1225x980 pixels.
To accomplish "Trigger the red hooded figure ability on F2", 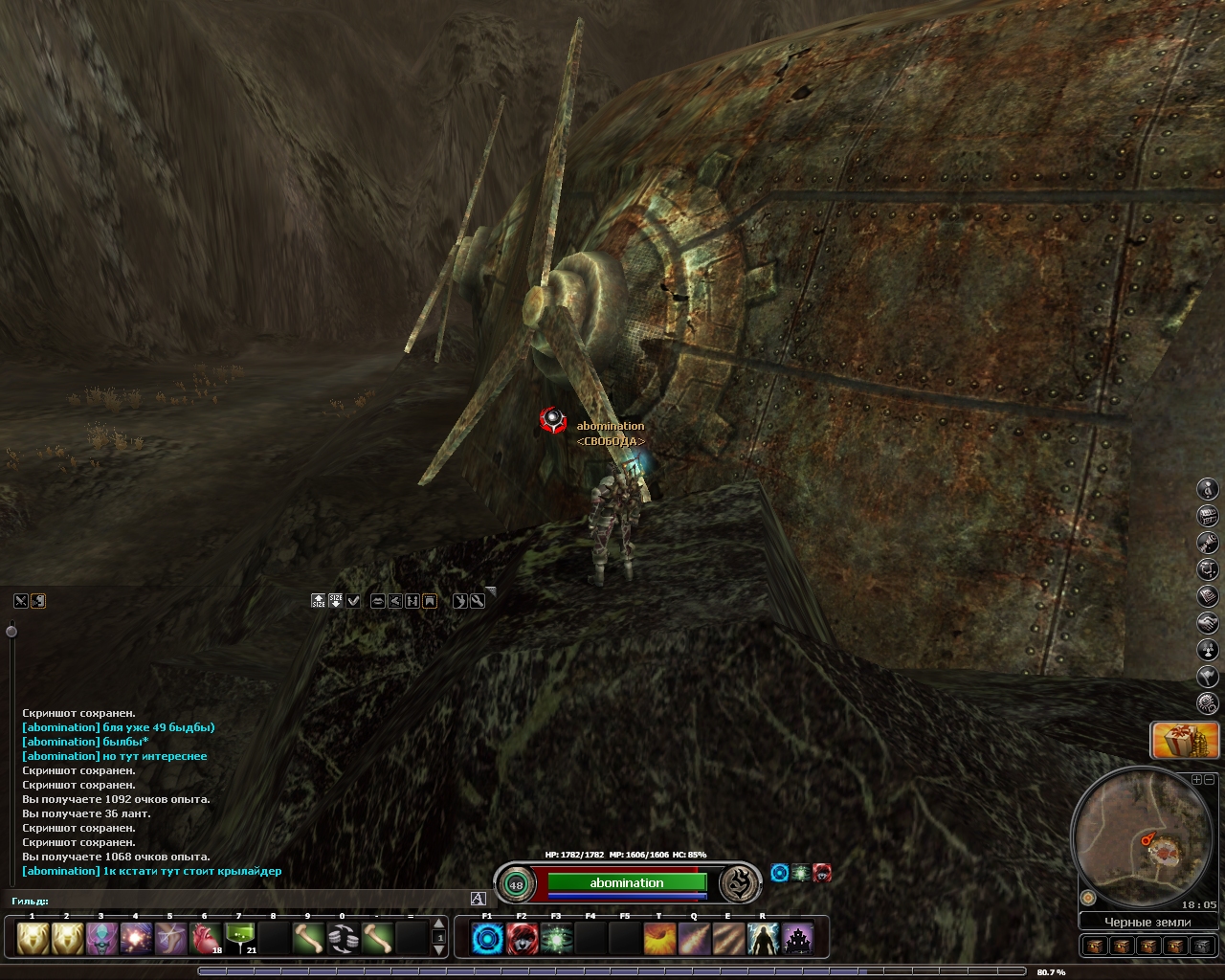I will pyautogui.click(x=522, y=939).
